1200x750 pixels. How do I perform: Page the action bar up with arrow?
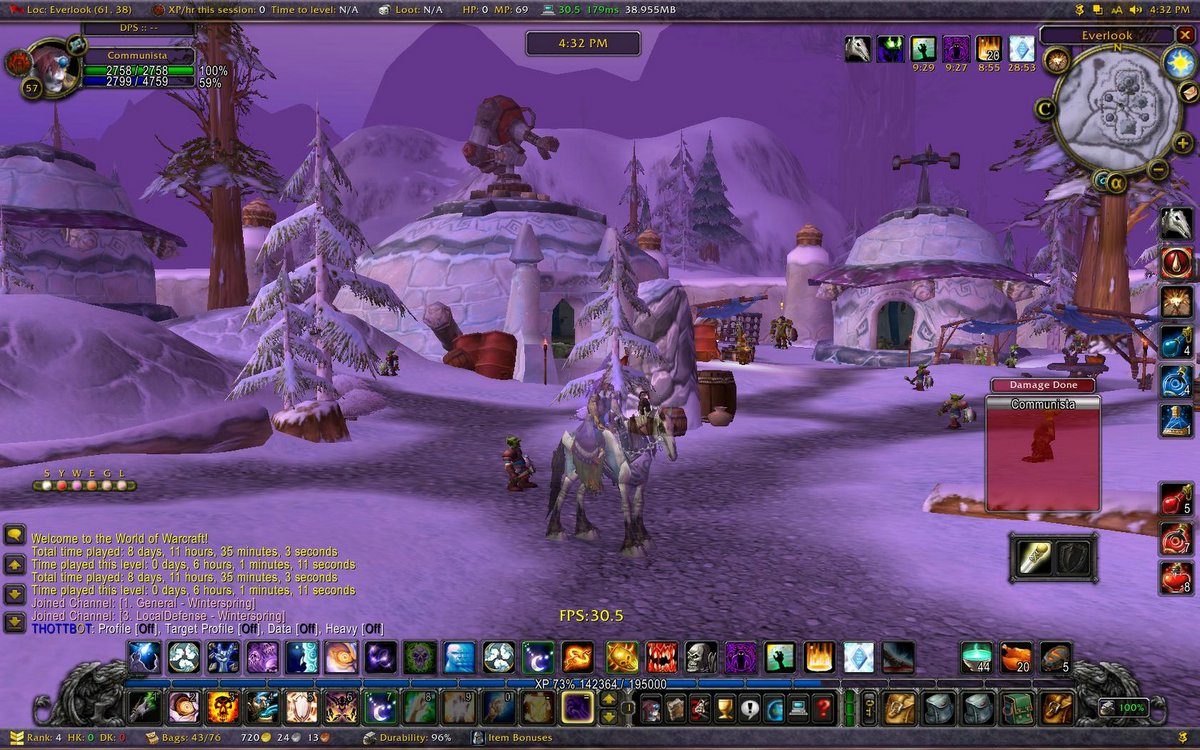608,699
